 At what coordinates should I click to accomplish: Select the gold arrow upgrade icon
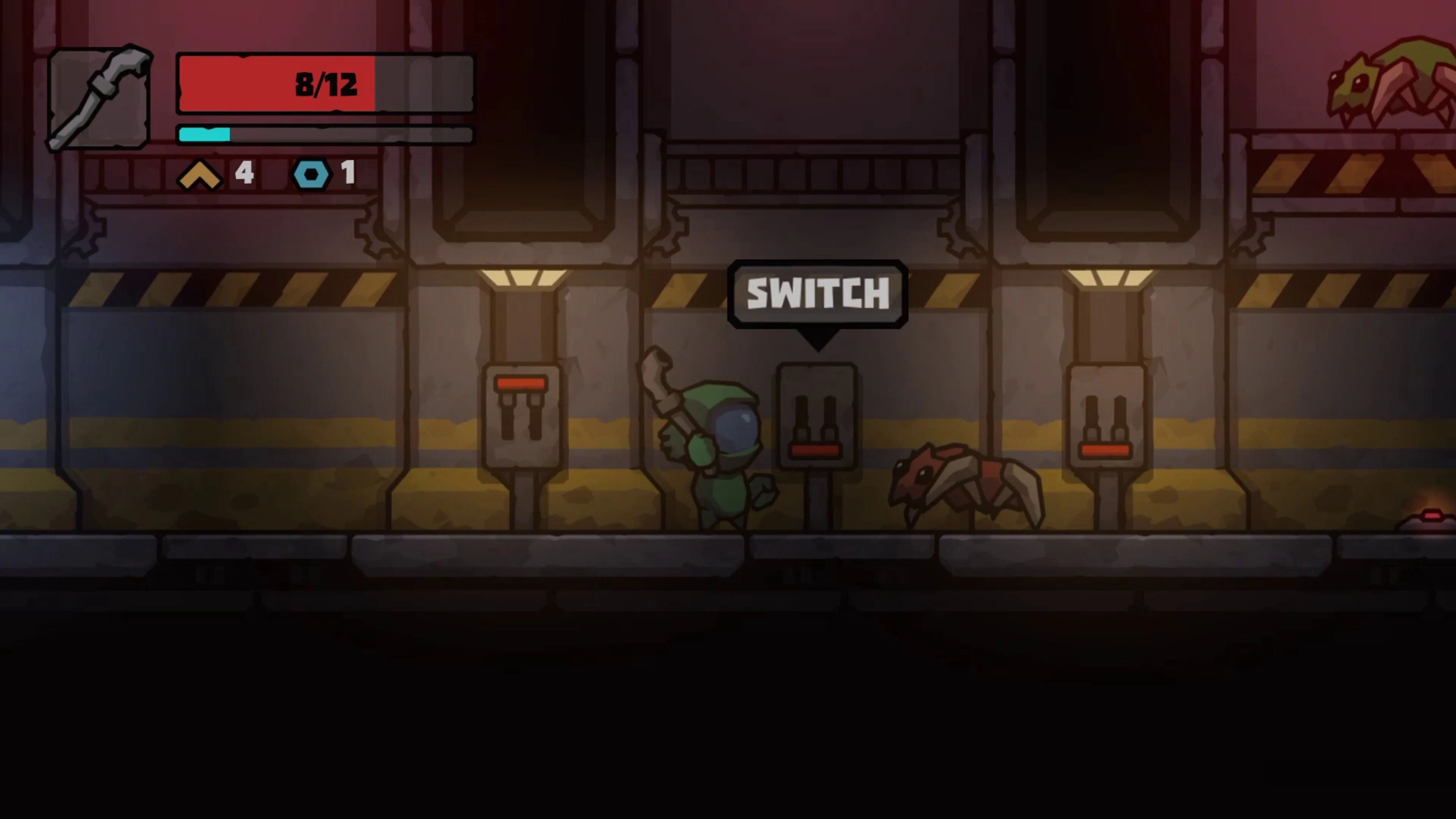click(x=199, y=175)
